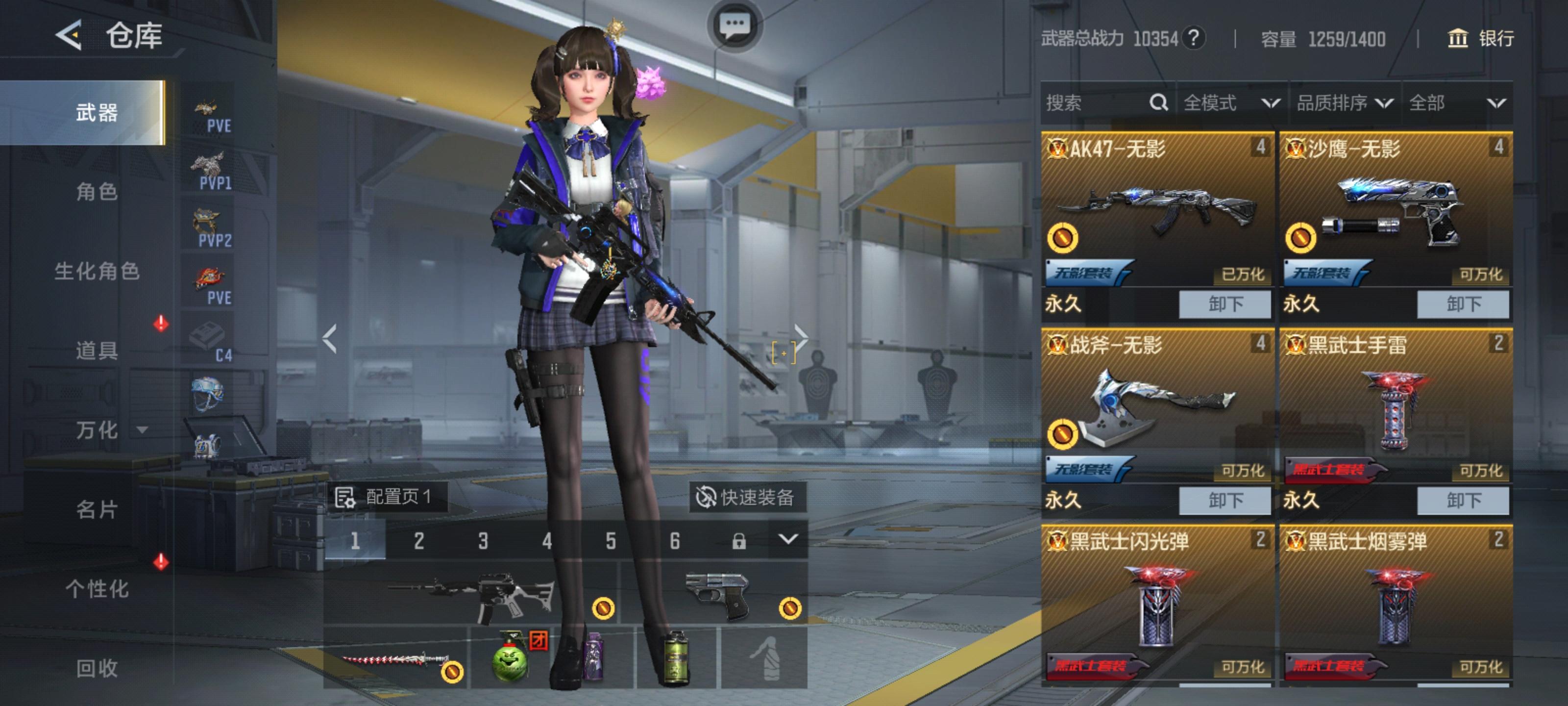This screenshot has width=1568, height=706.
Task: Click the green grenade thumbnail in loadout bar
Action: pyautogui.click(x=510, y=664)
